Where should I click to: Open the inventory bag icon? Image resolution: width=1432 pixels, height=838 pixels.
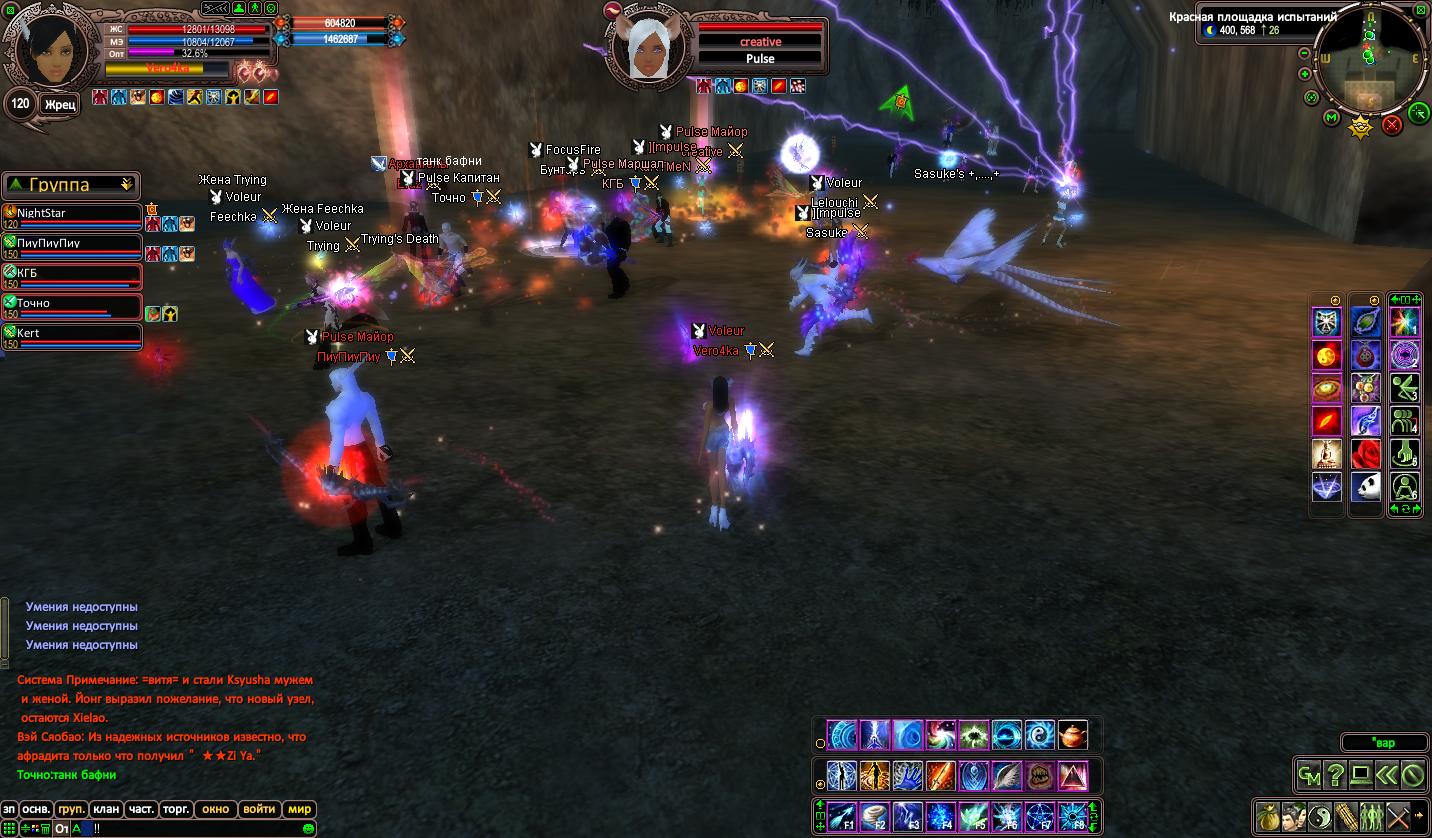pos(1268,816)
